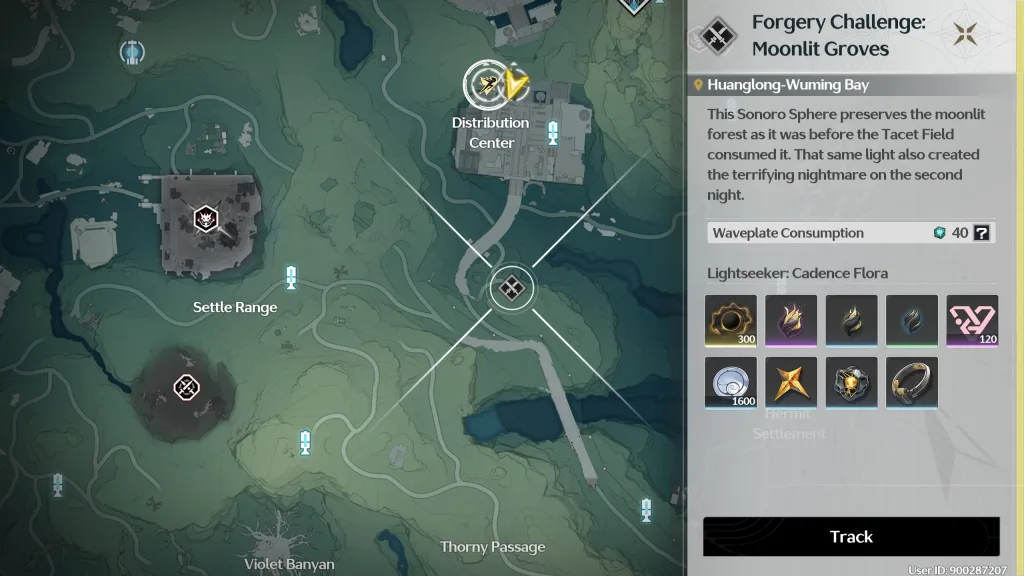This screenshot has width=1024, height=576.
Task: Inspect the blue-rarity flame material reward
Action: tap(851, 321)
